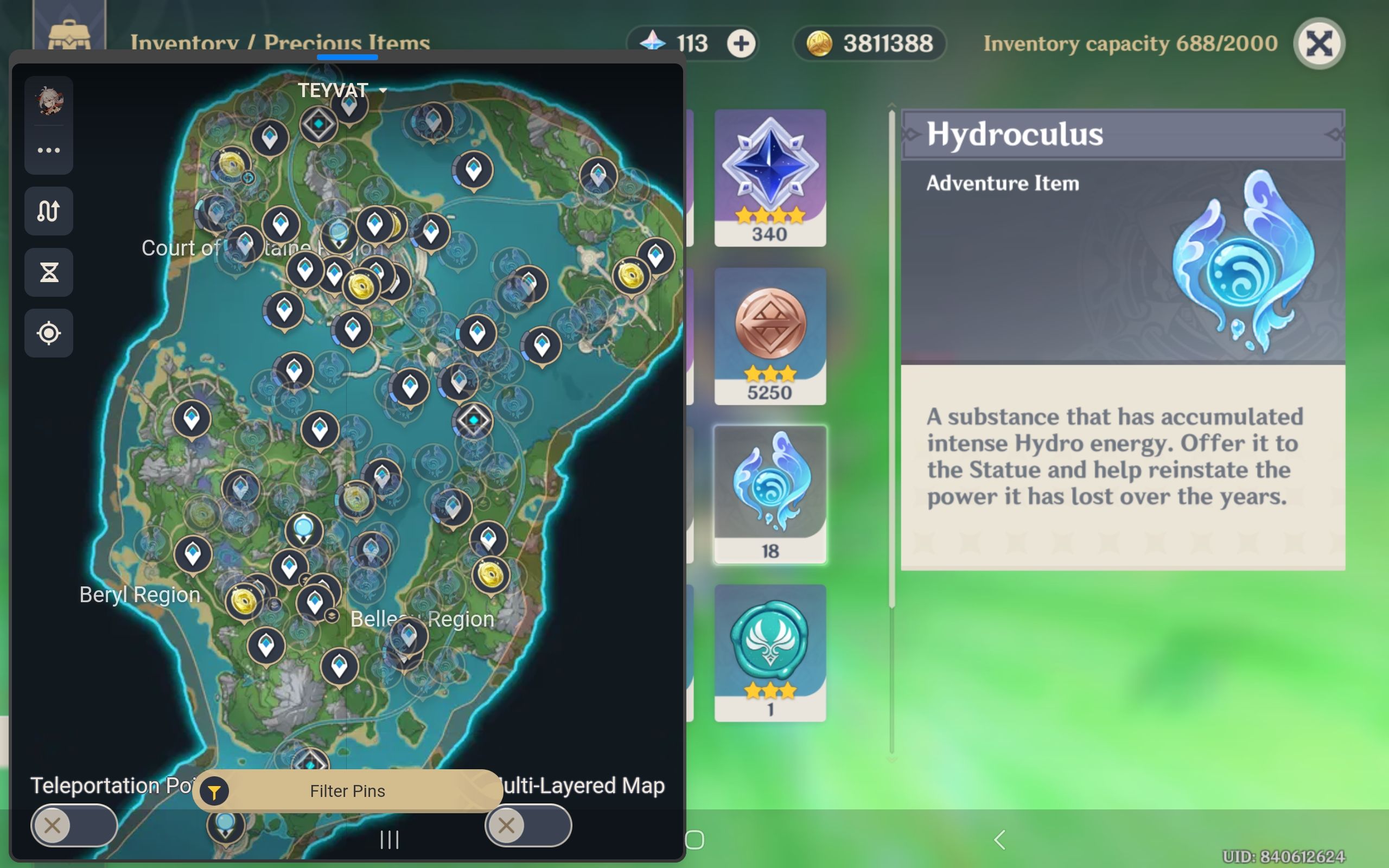Click the locate-player crosshair icon
The image size is (1389, 868).
pyautogui.click(x=49, y=333)
